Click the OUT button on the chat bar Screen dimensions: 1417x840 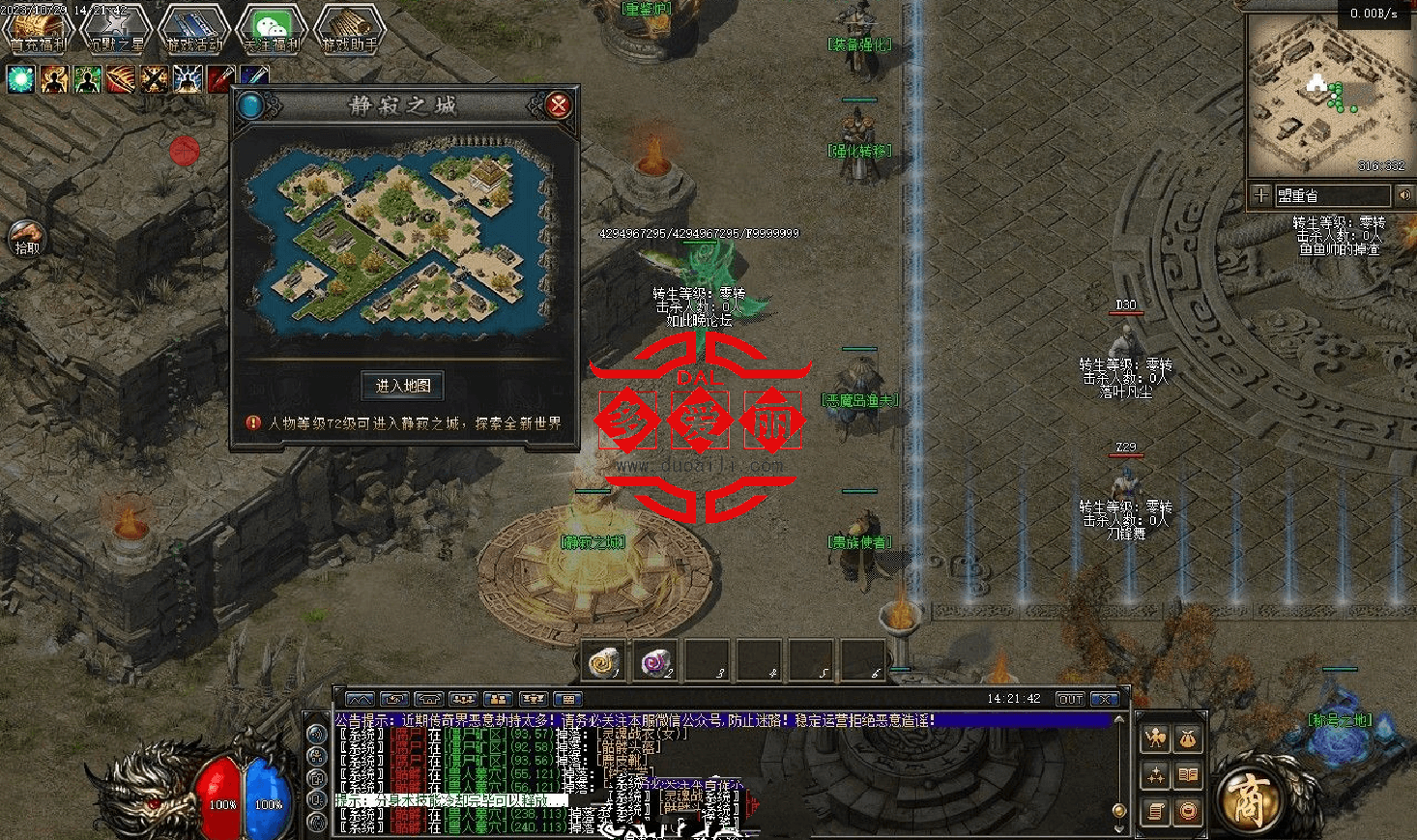pos(1069,699)
